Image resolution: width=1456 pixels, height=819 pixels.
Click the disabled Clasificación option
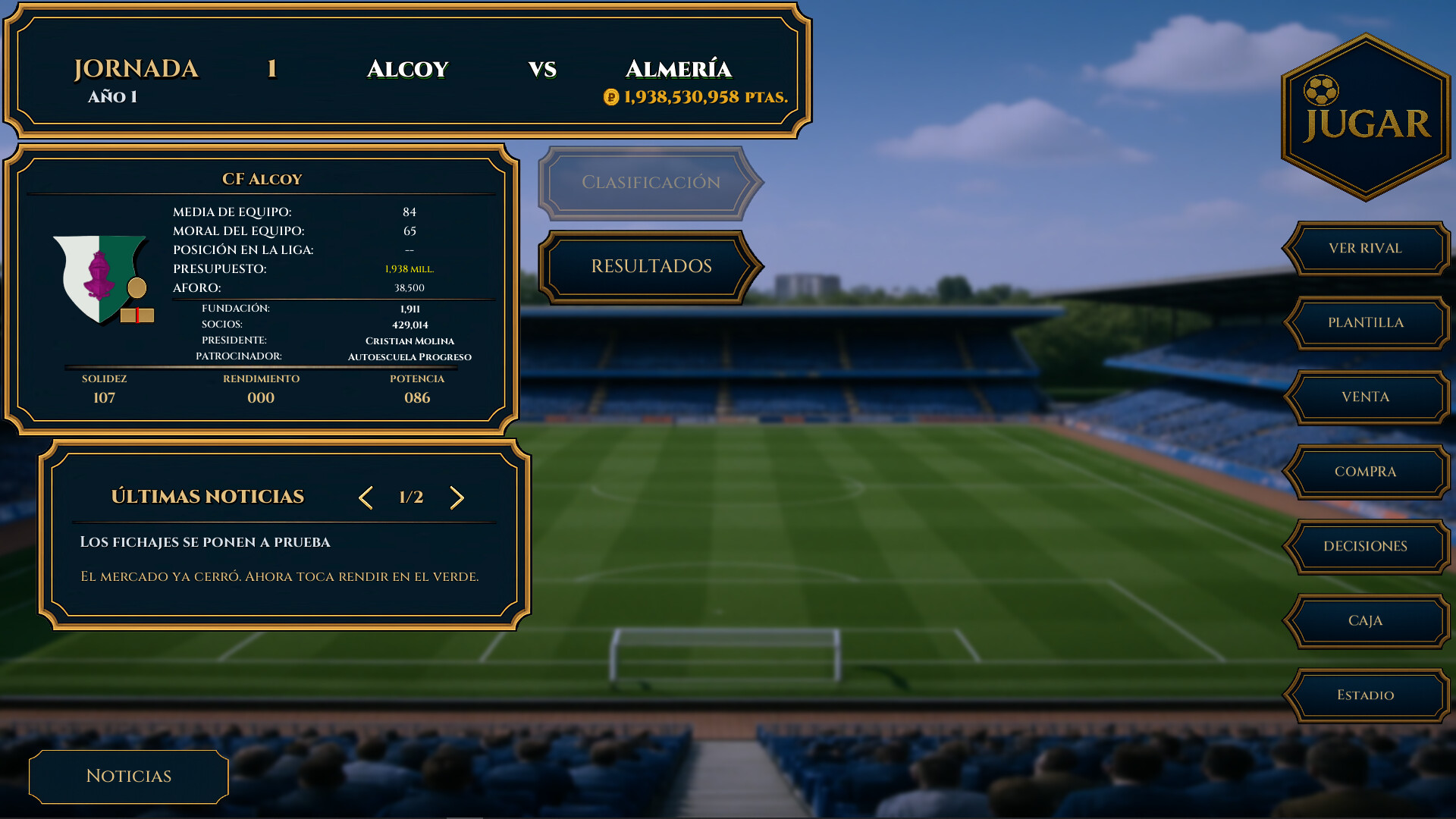pos(651,182)
